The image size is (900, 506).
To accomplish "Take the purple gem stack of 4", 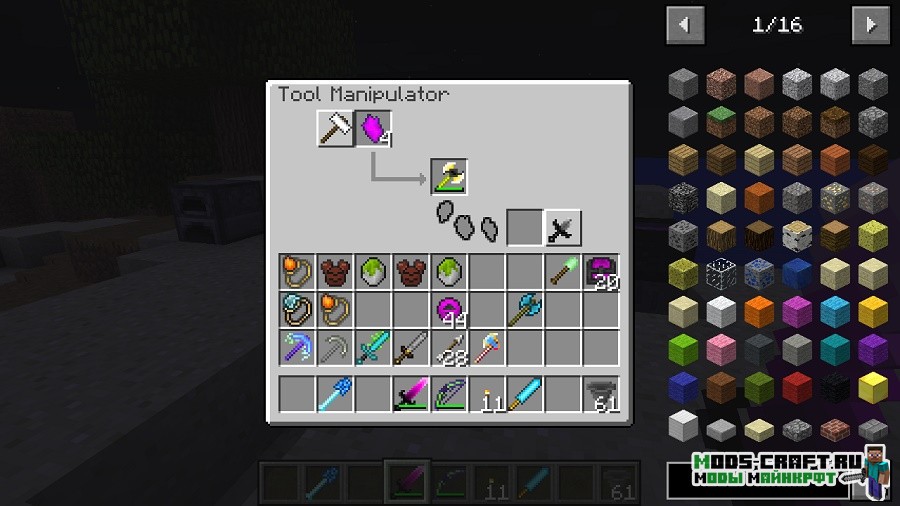I will coord(373,128).
